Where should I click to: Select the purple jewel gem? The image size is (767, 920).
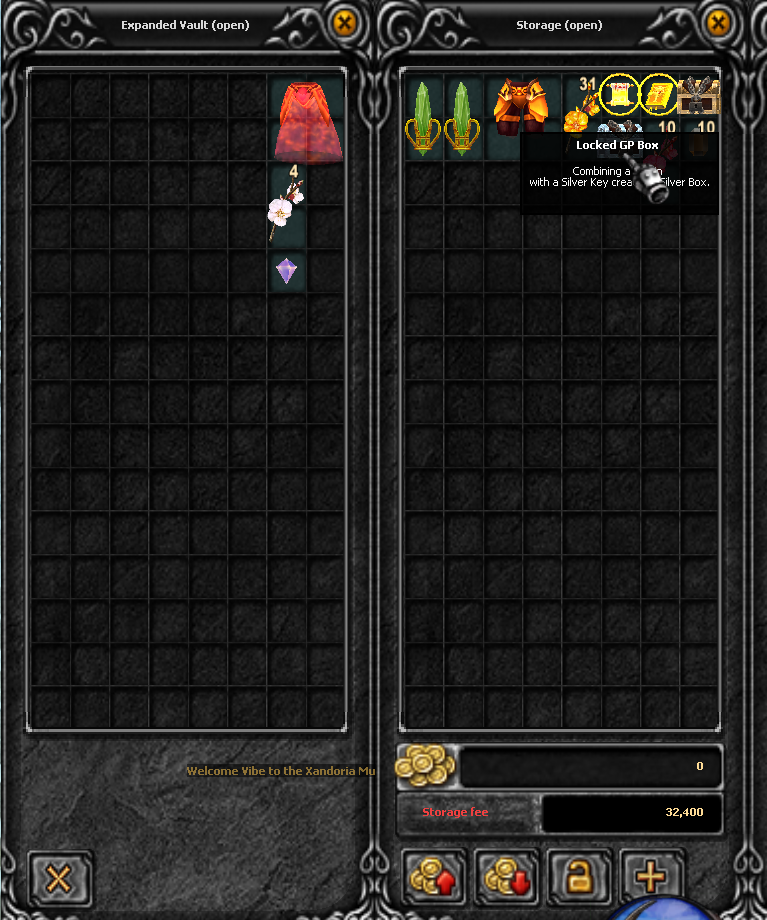287,270
